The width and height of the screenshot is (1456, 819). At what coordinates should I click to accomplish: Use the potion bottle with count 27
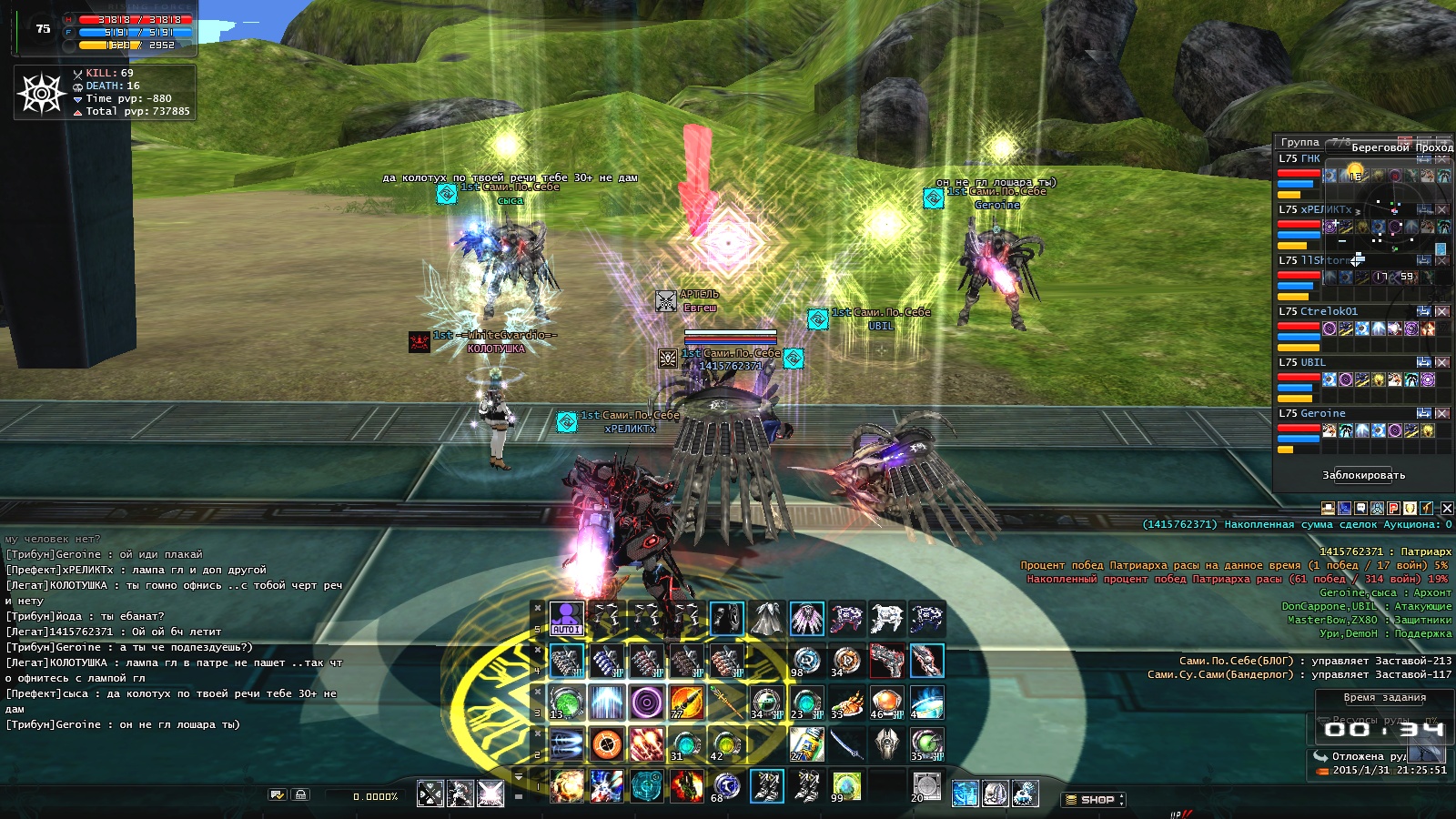click(806, 744)
